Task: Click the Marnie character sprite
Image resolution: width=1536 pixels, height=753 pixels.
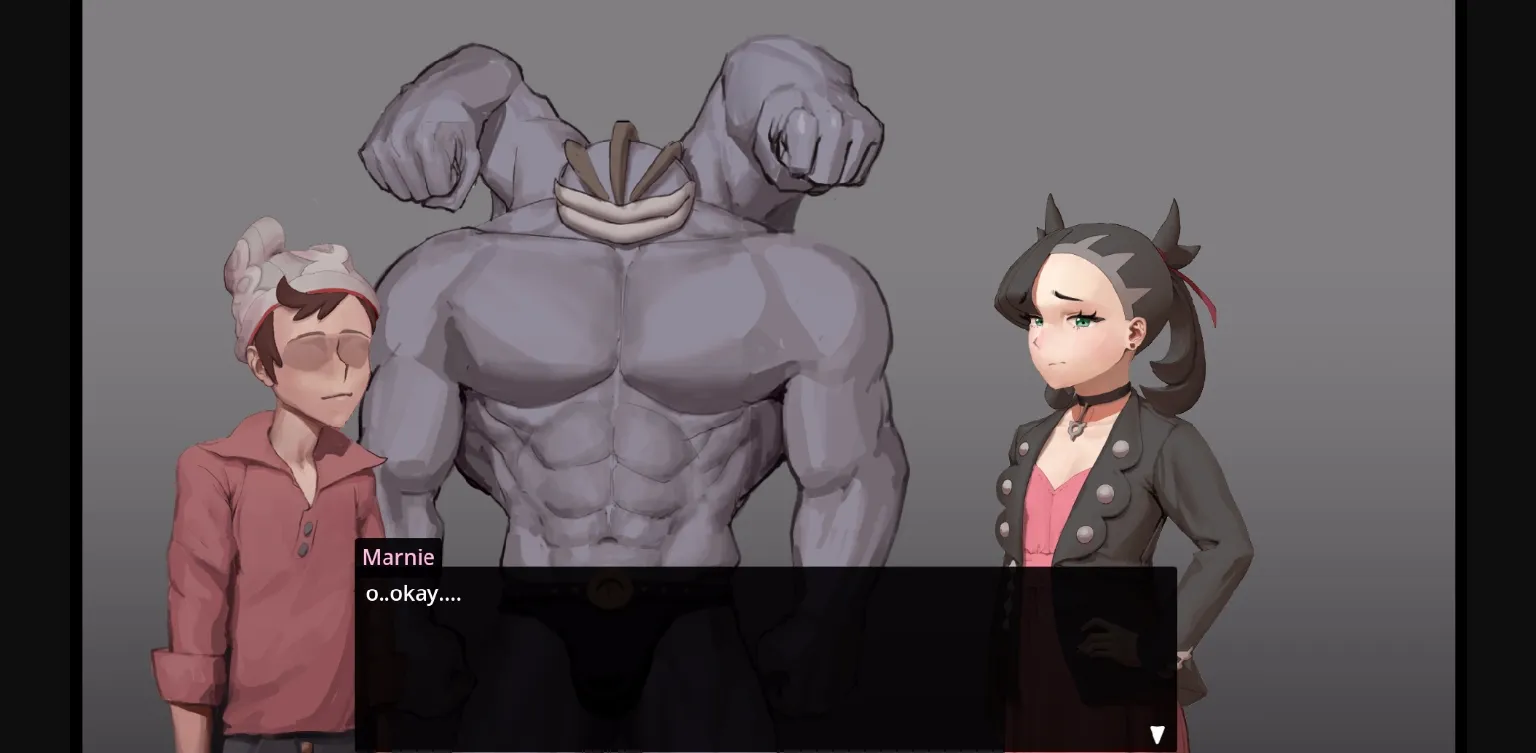Action: 1100,400
